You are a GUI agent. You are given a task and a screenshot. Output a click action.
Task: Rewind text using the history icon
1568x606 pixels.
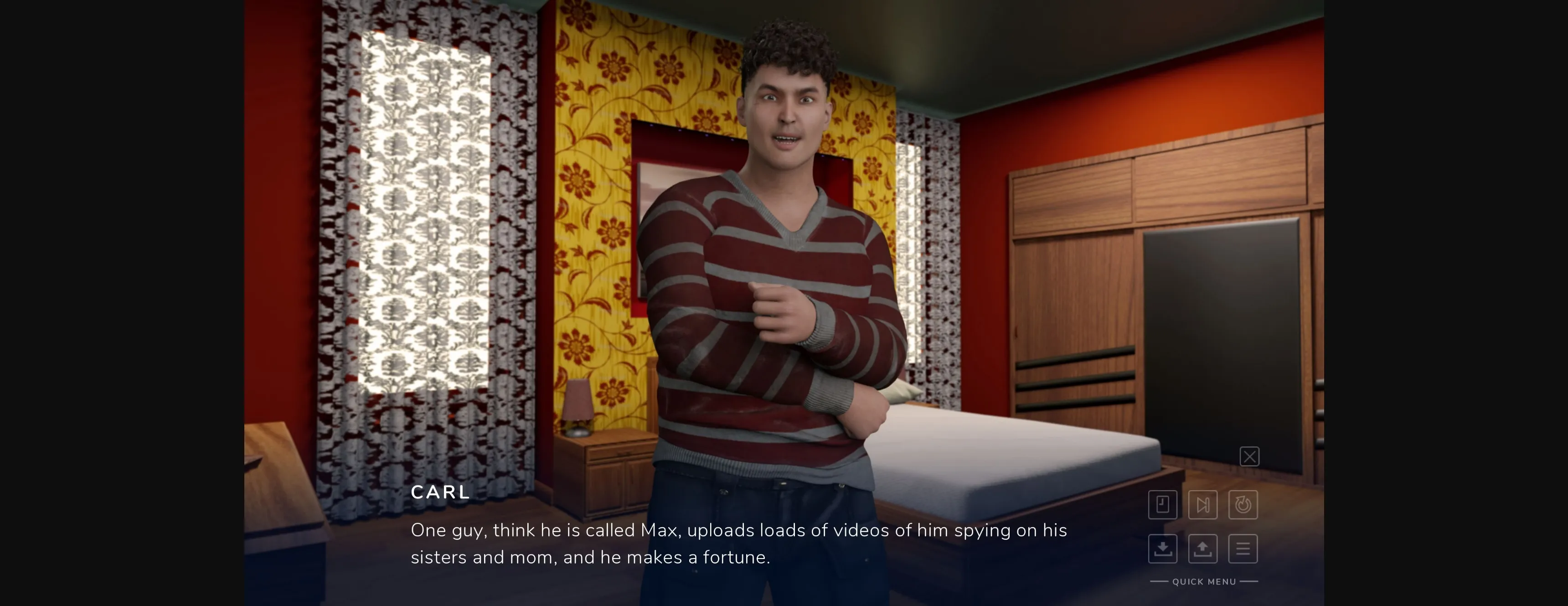coord(1163,504)
